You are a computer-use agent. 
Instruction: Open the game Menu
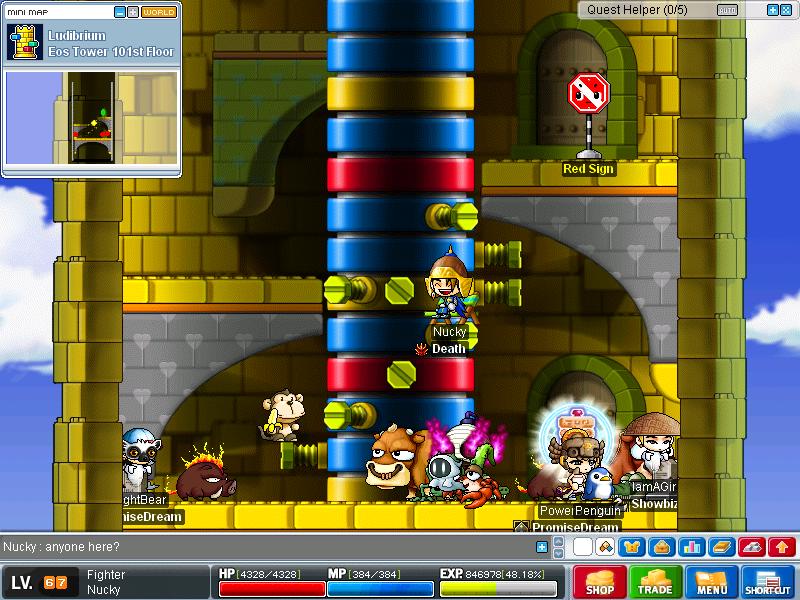(712, 581)
